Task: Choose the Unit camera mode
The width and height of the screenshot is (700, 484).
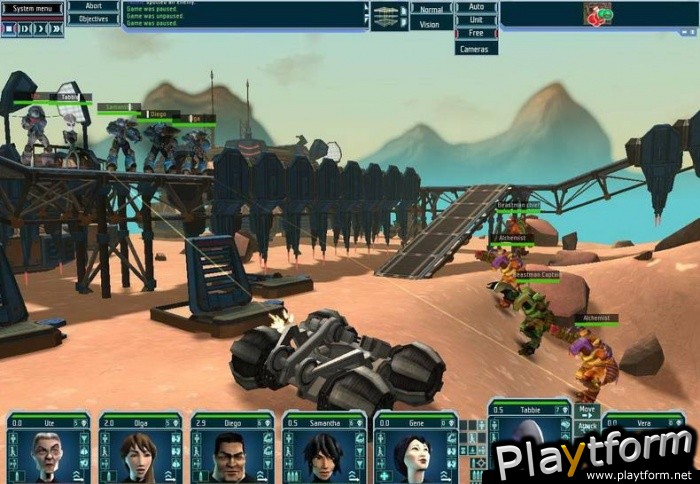Action: tap(476, 20)
